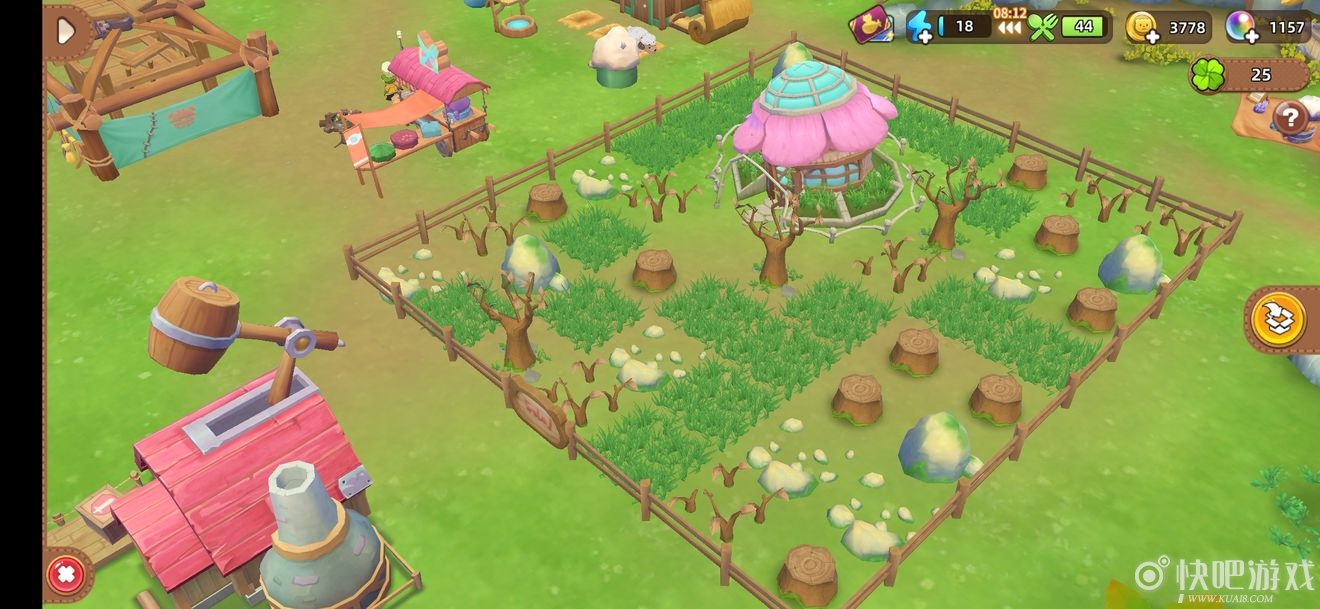Expand the side panel with the arrow button
Image resolution: width=1320 pixels, height=609 pixels.
click(66, 32)
